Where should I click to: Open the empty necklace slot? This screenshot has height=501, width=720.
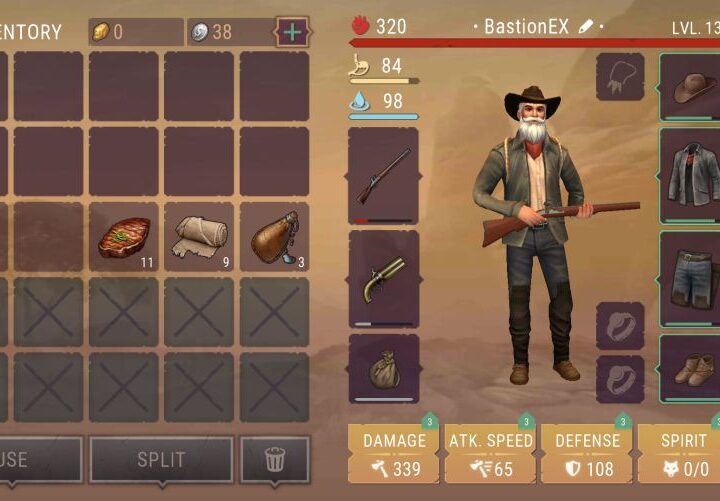click(620, 77)
